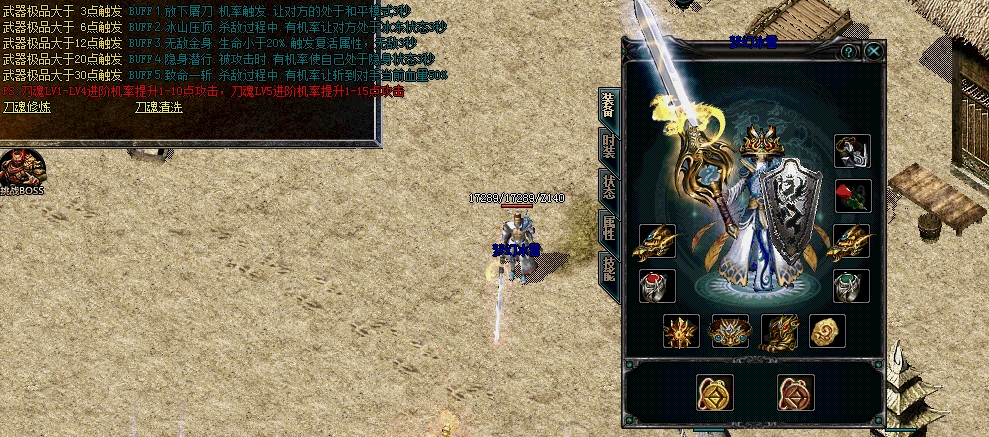Click the 刀魂修炼 link
The image size is (989, 437).
click(x=27, y=106)
